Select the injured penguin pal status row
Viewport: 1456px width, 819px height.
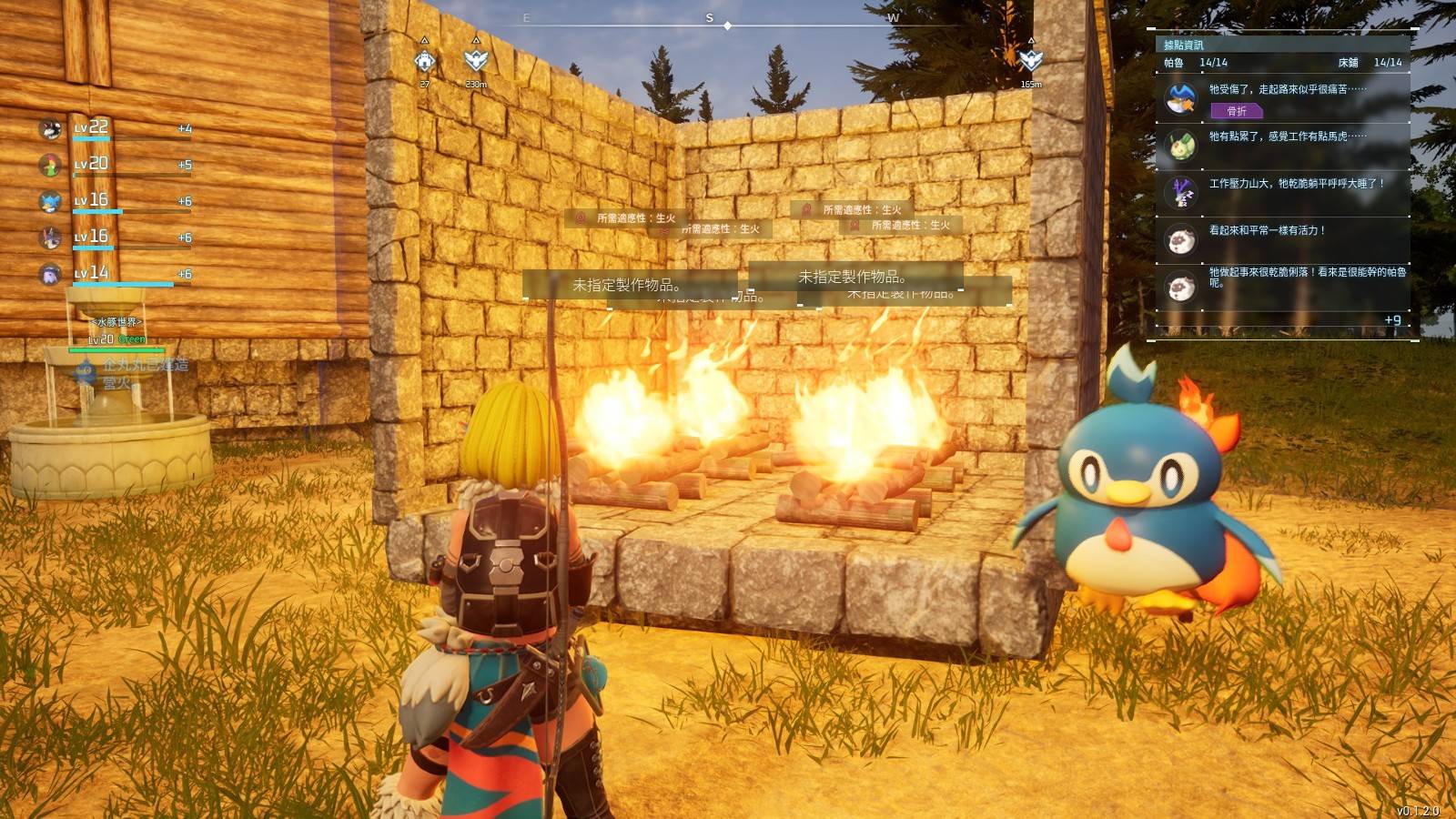(1283, 99)
